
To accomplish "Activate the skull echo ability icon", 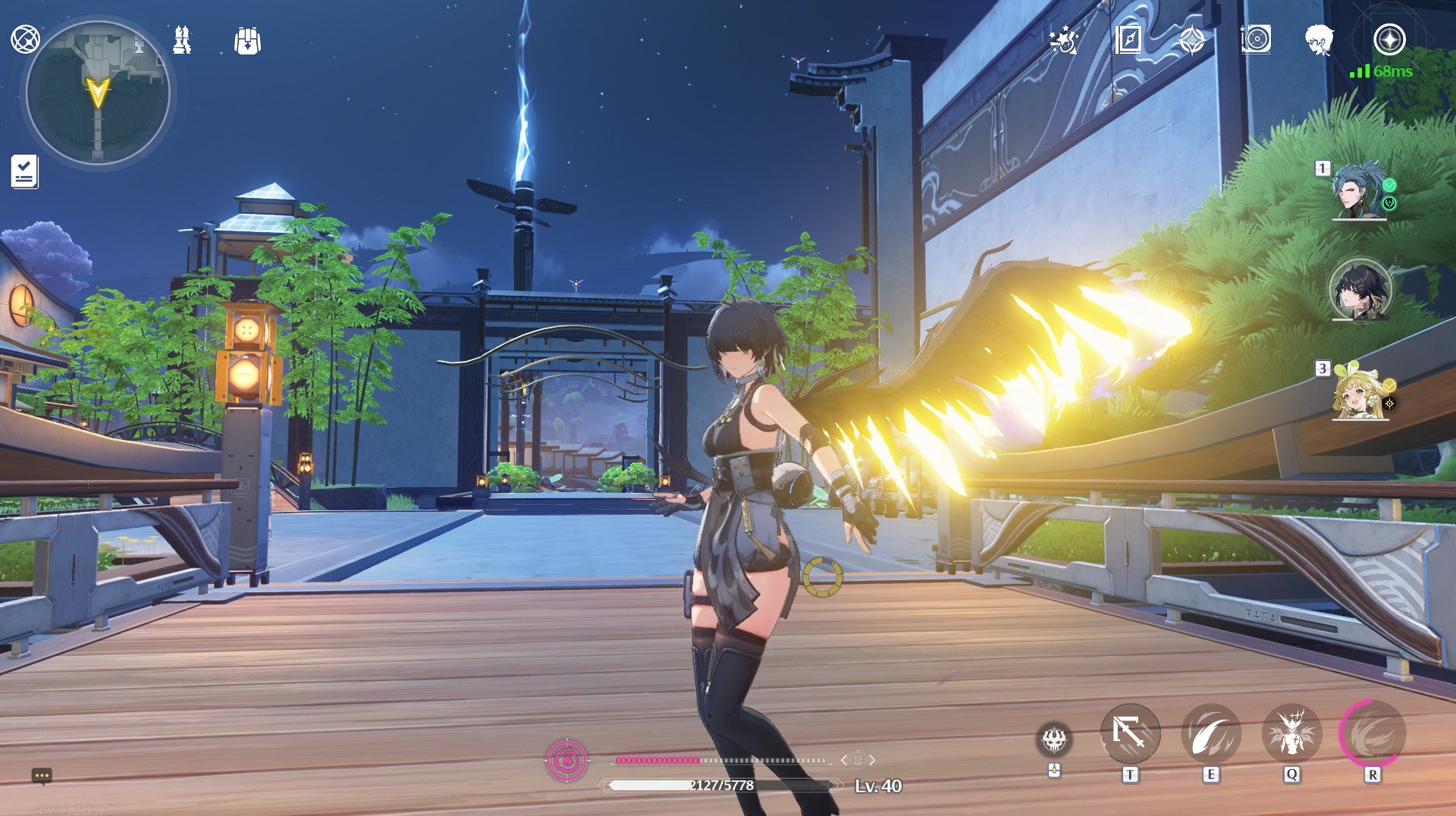I will pyautogui.click(x=1054, y=739).
